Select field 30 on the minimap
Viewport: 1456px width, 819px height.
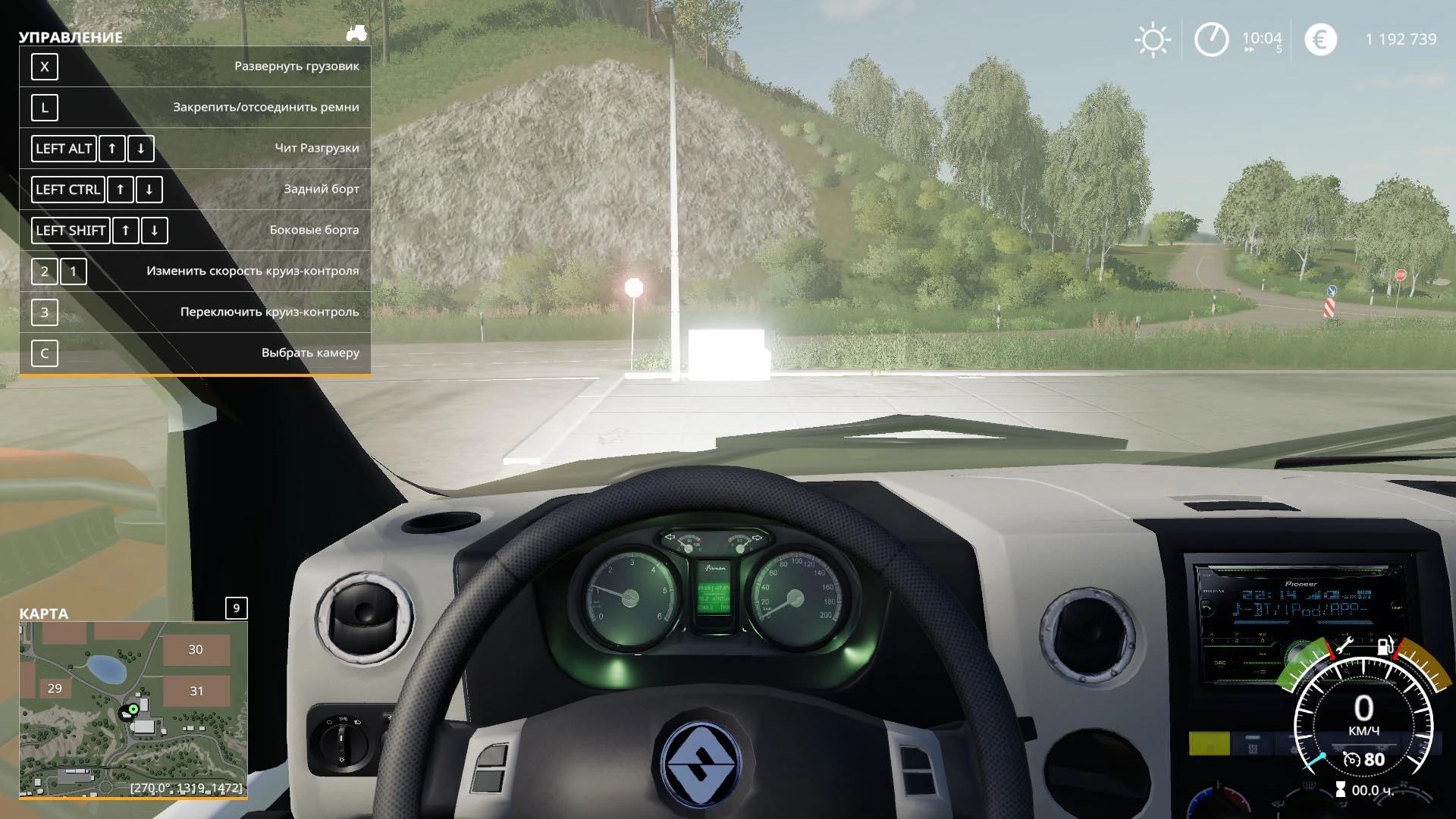(196, 649)
